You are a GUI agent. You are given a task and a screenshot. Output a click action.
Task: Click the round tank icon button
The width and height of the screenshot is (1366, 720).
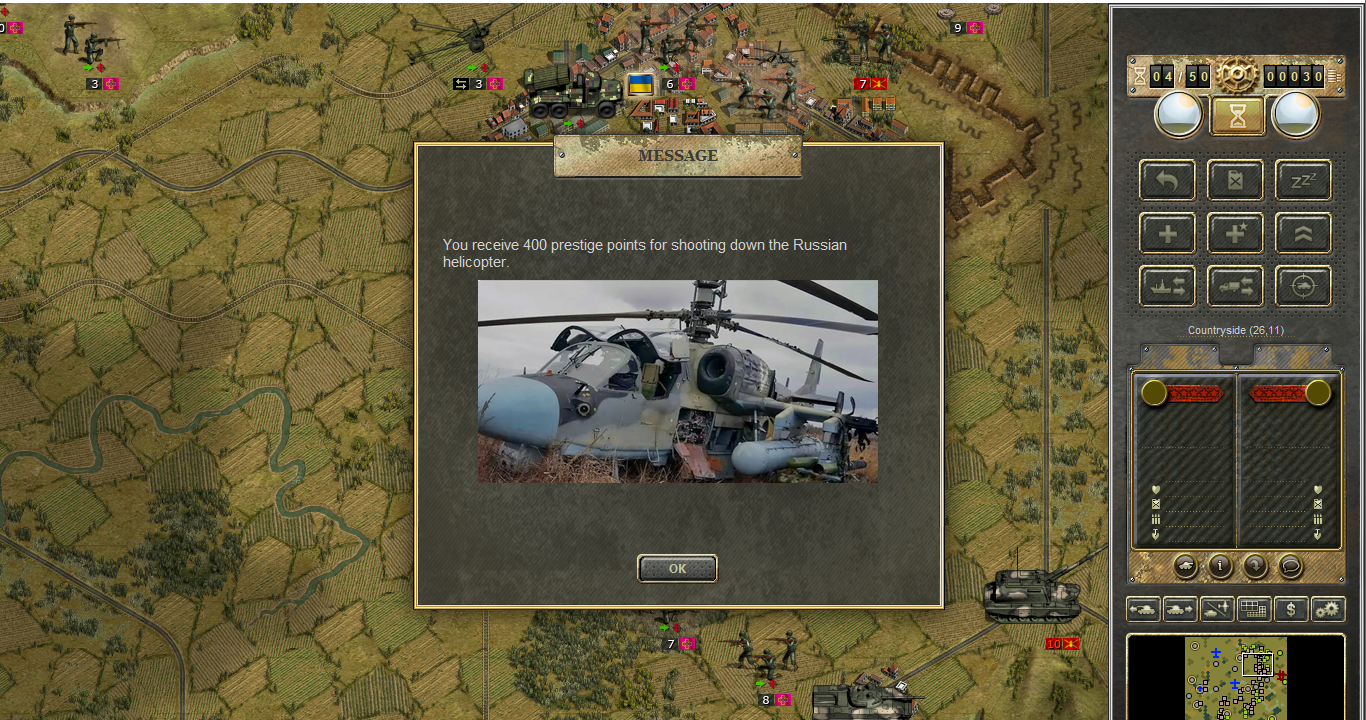pyautogui.click(x=1185, y=566)
